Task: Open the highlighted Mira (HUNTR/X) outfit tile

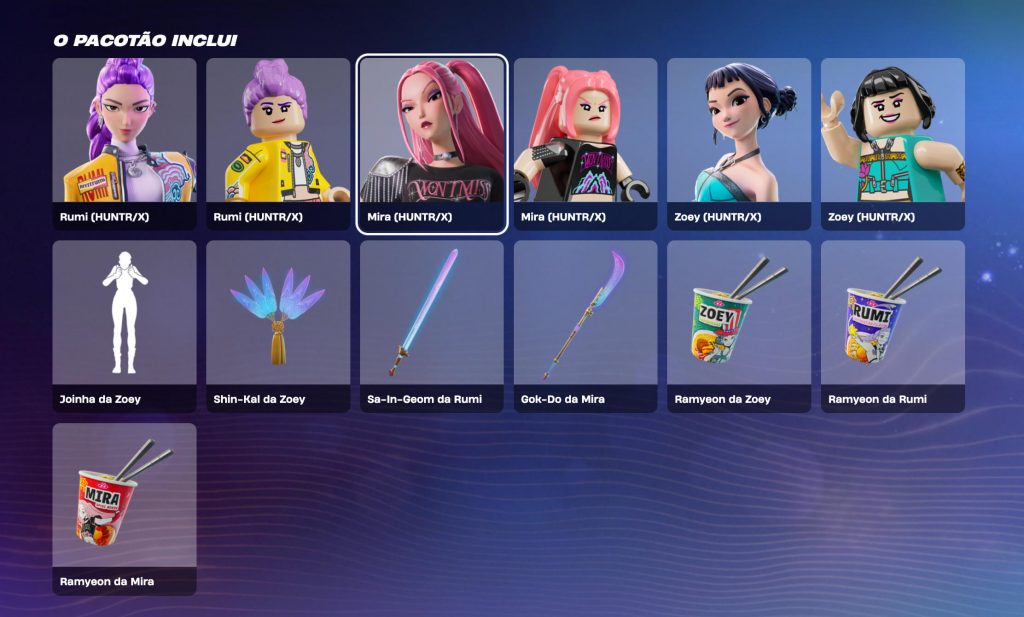Action: (432, 144)
